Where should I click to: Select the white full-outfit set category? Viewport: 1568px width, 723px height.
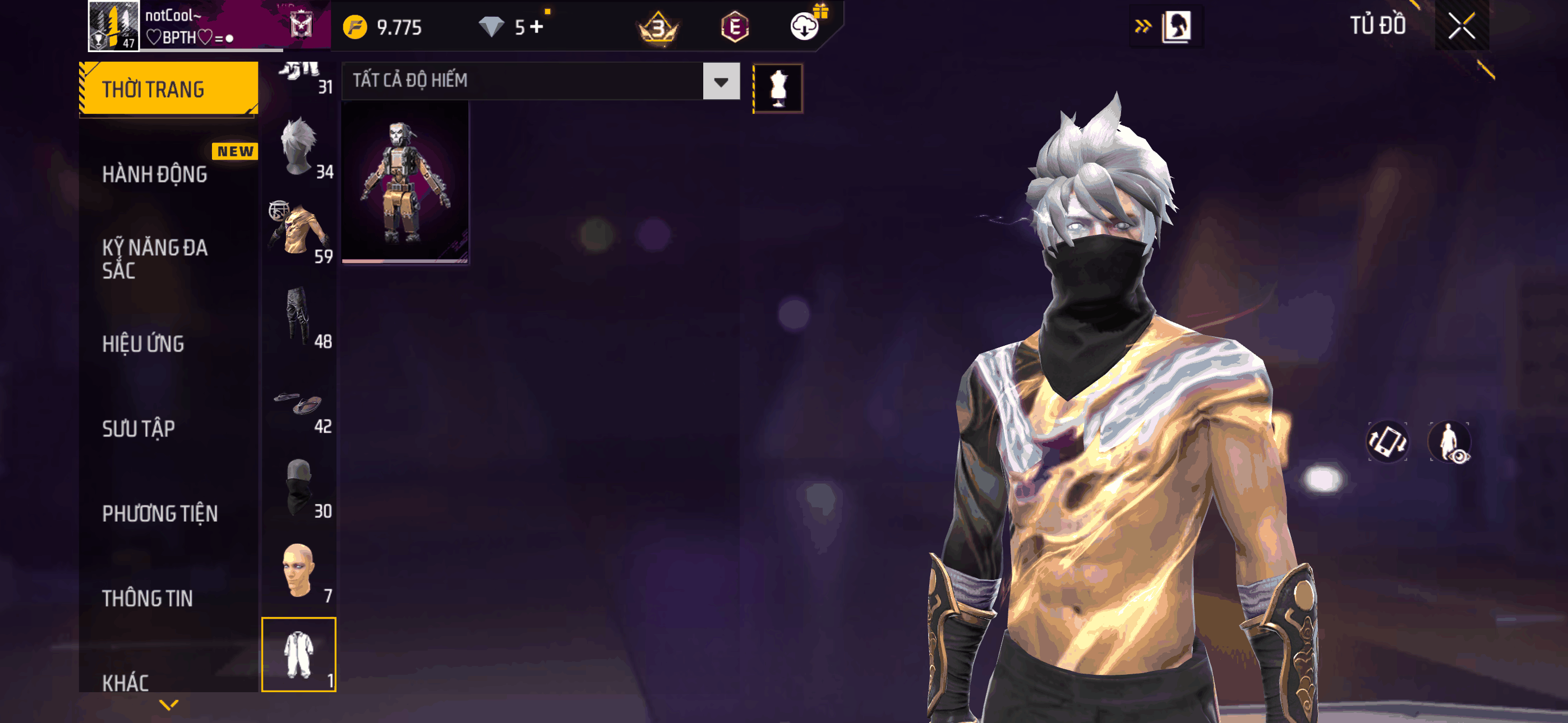(x=299, y=655)
